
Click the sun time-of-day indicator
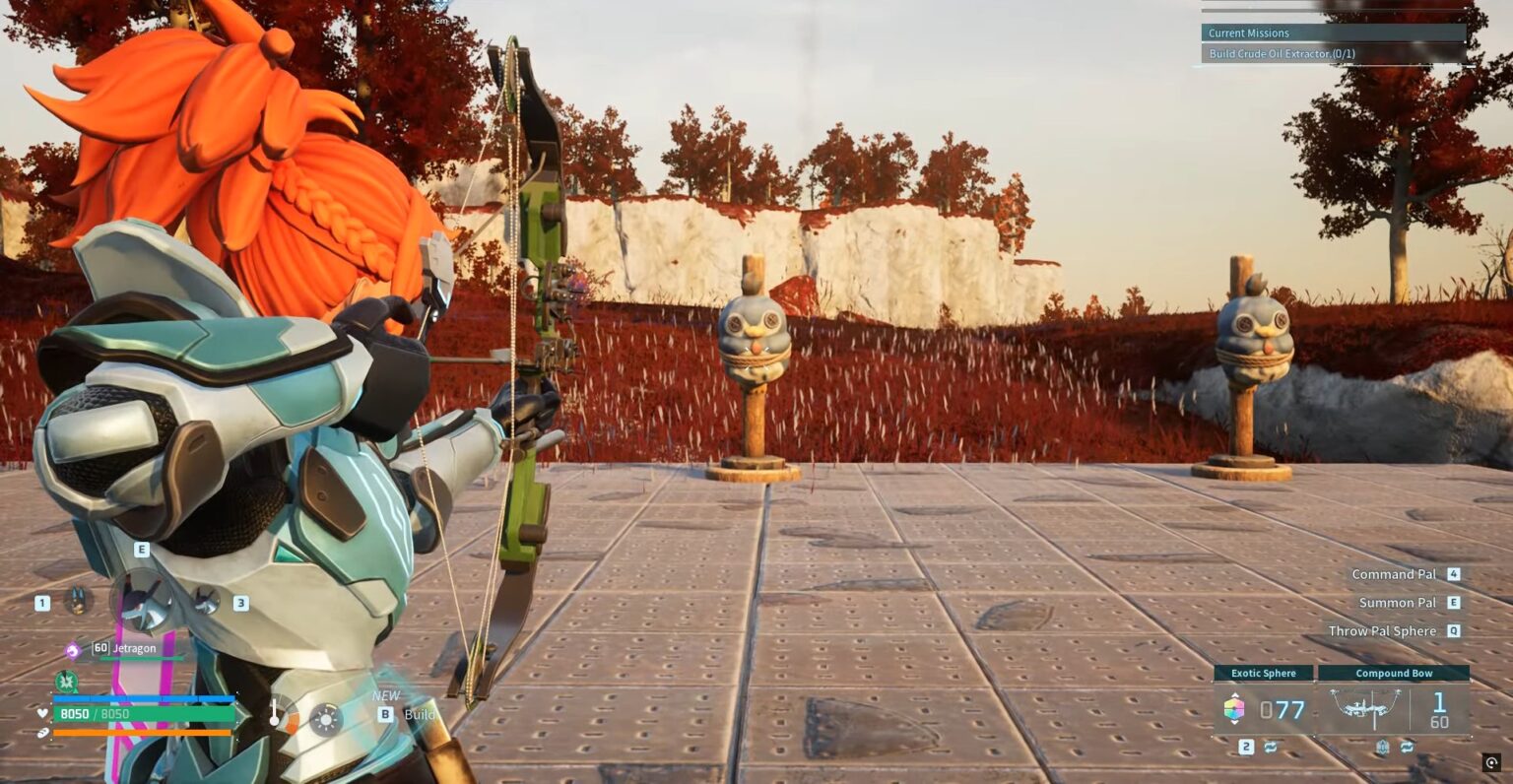pyautogui.click(x=325, y=719)
